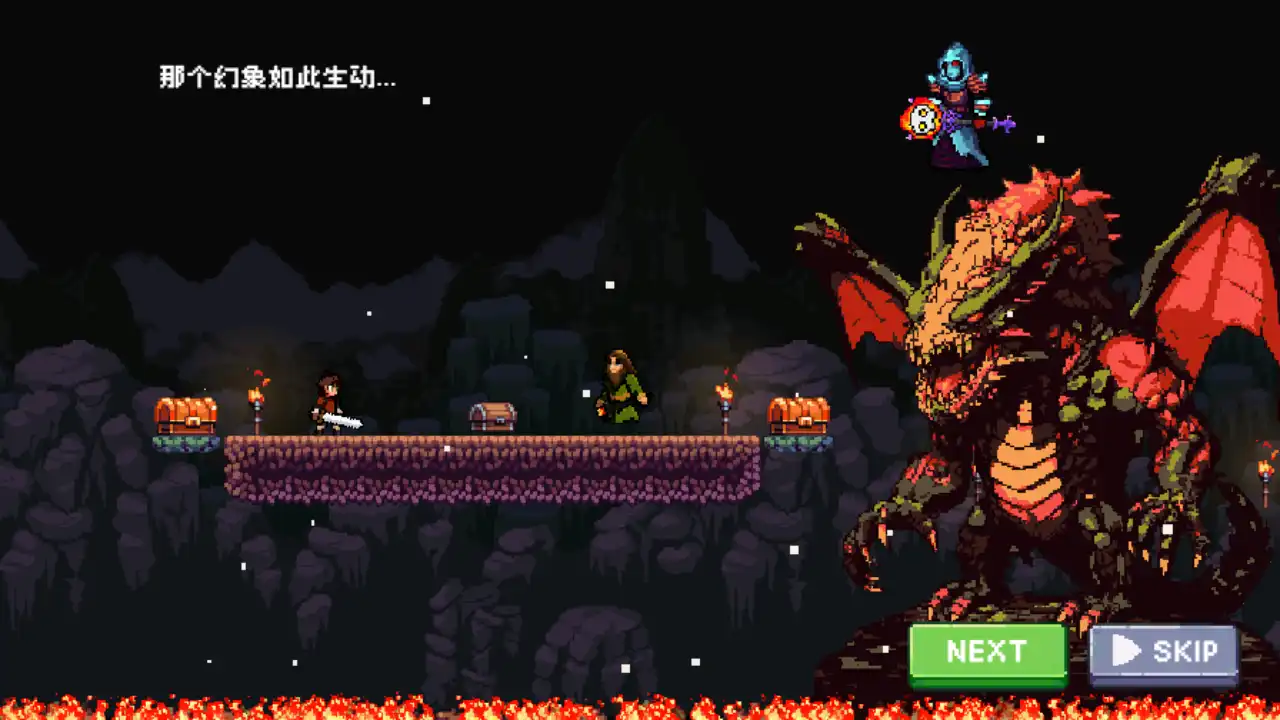The image size is (1280, 720).
Task: Click the green NEXT button
Action: [987, 653]
